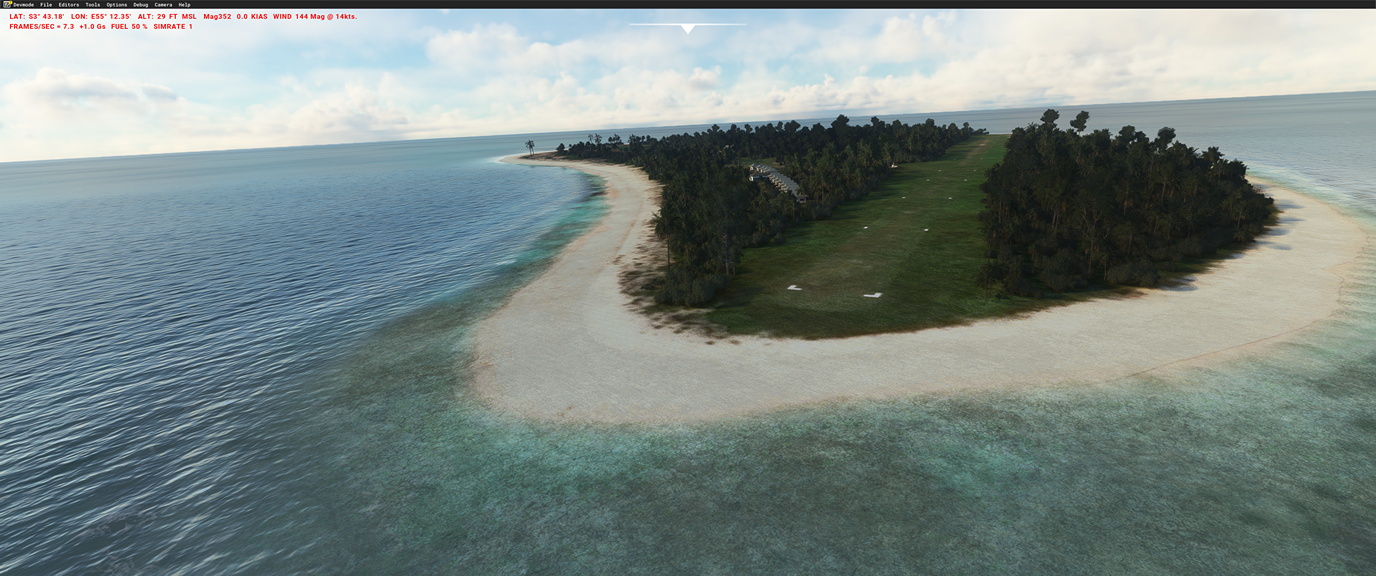Open the Editors menu
Image resolution: width=1376 pixels, height=576 pixels.
pos(69,5)
